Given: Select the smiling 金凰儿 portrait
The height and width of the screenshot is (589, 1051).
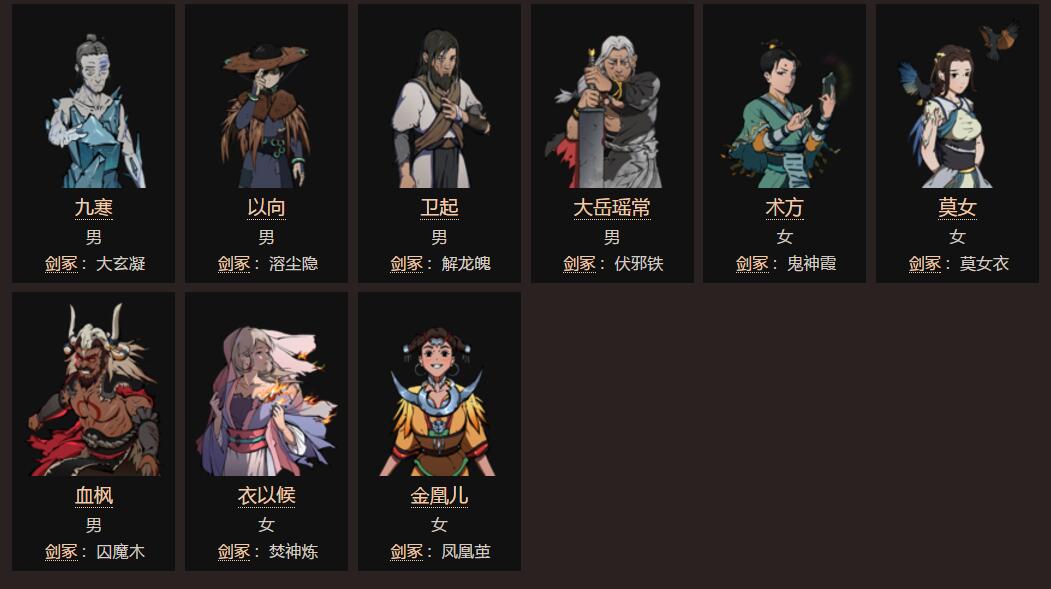Looking at the screenshot, I should tap(439, 400).
